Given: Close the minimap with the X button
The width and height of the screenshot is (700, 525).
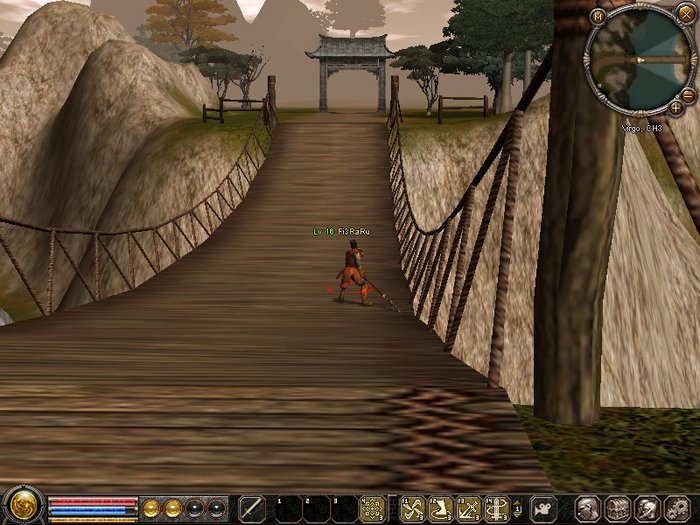Looking at the screenshot, I should (x=685, y=14).
